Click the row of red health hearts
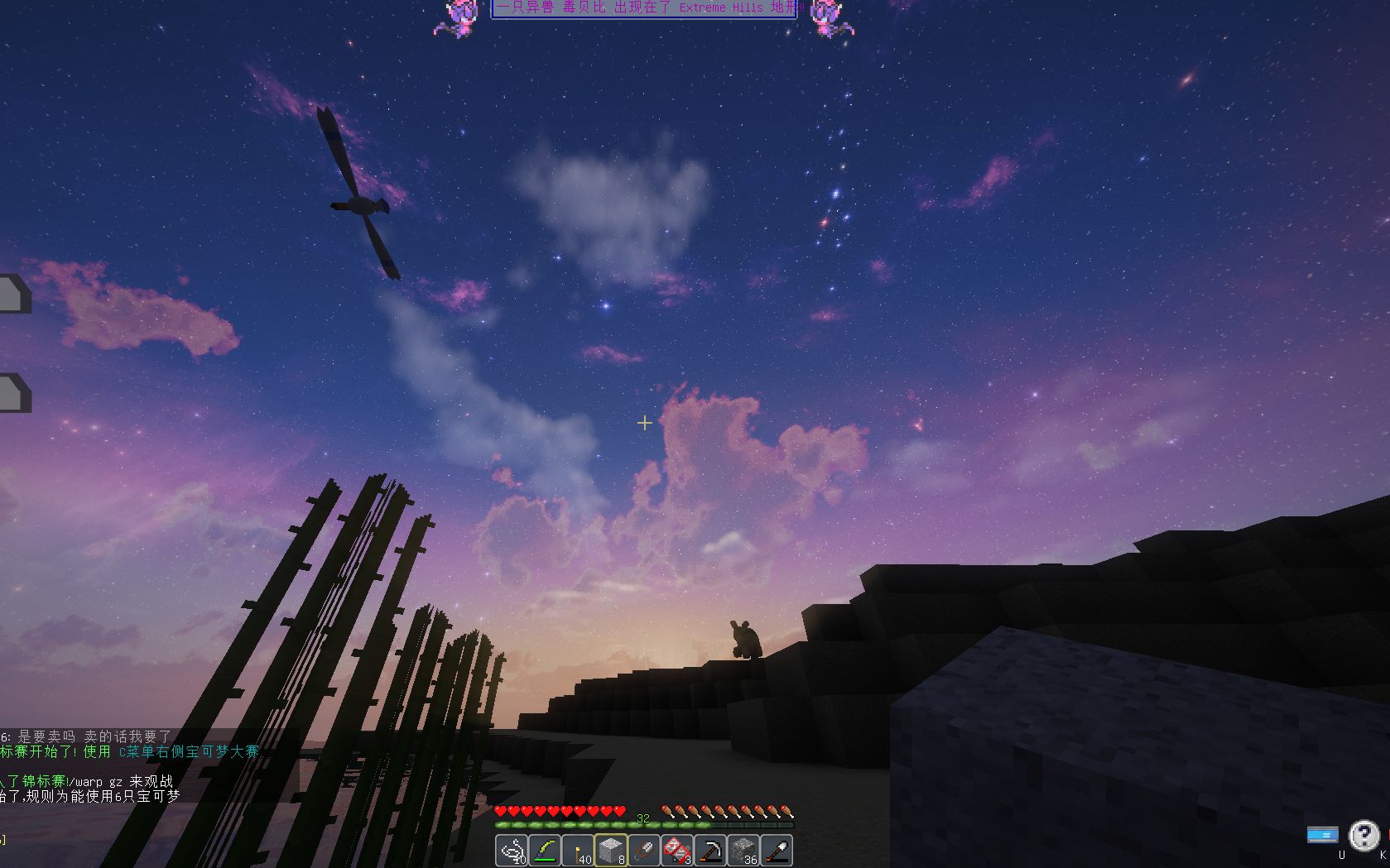Viewport: 1390px width, 868px height. coord(559,812)
